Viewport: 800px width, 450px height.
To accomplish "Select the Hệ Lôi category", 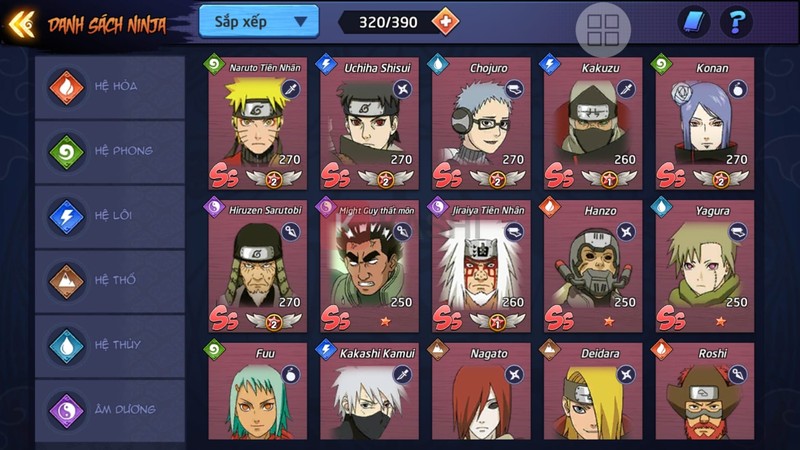I will click(110, 216).
